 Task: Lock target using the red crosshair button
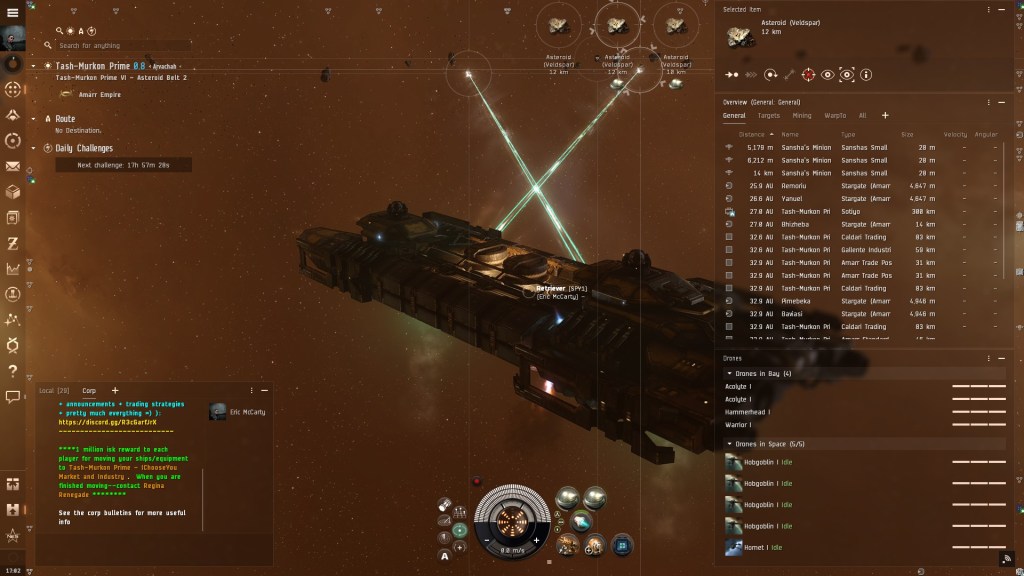(808, 74)
